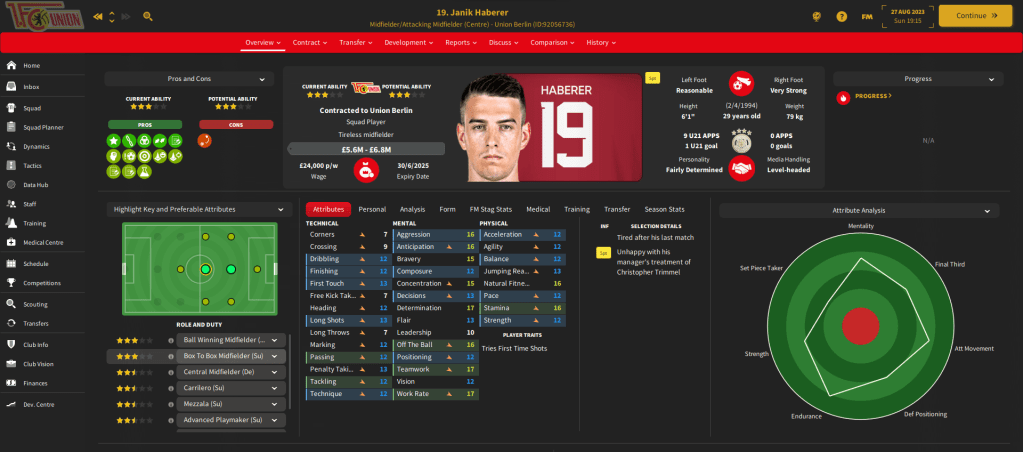Image resolution: width=1023 pixels, height=452 pixels.
Task: Open the Highlight Key and Preferable Attributes dropdown
Action: tap(197, 210)
